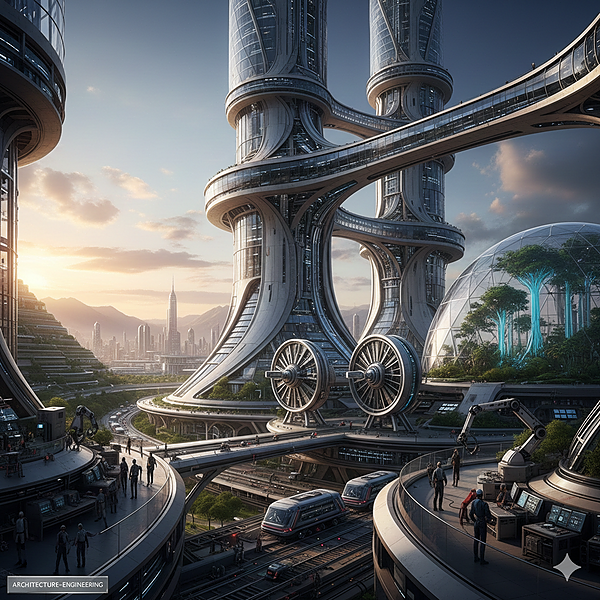
Task: Open the Architecture-Engineering category tag
Action: point(57,584)
